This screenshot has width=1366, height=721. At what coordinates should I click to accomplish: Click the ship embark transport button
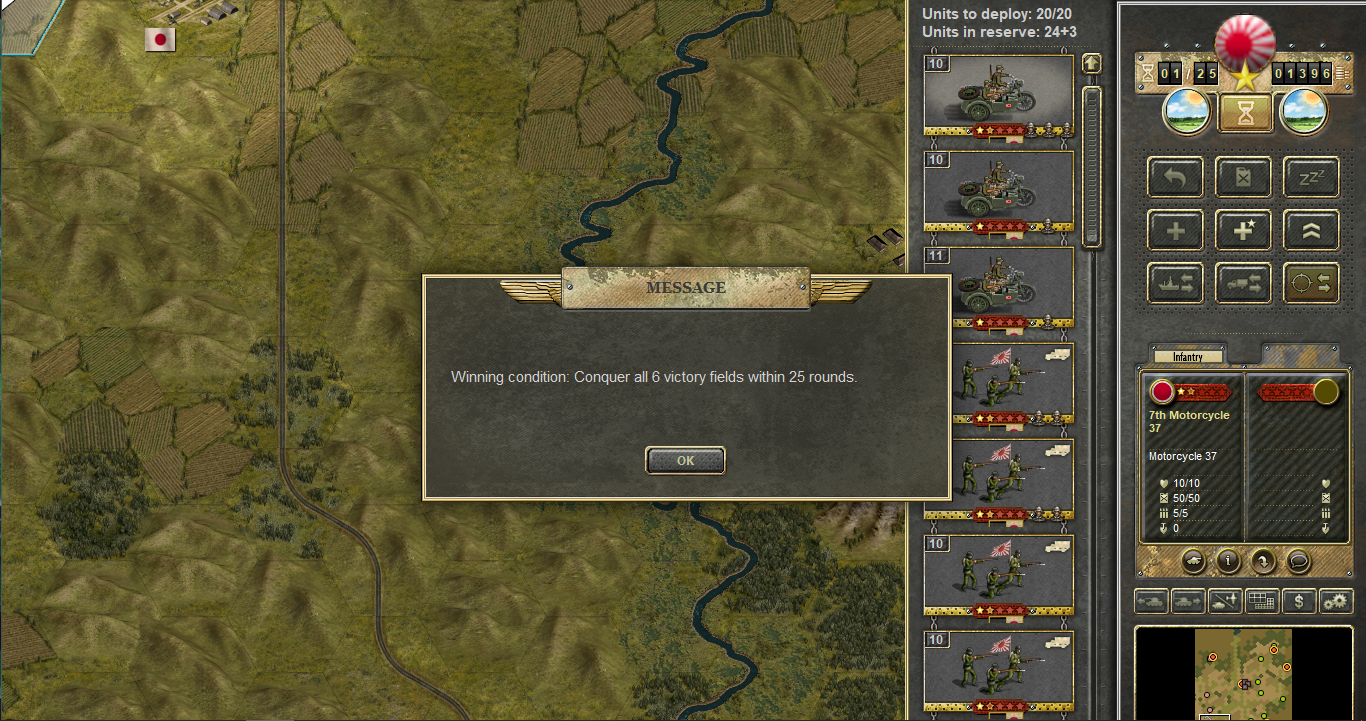[1176, 283]
